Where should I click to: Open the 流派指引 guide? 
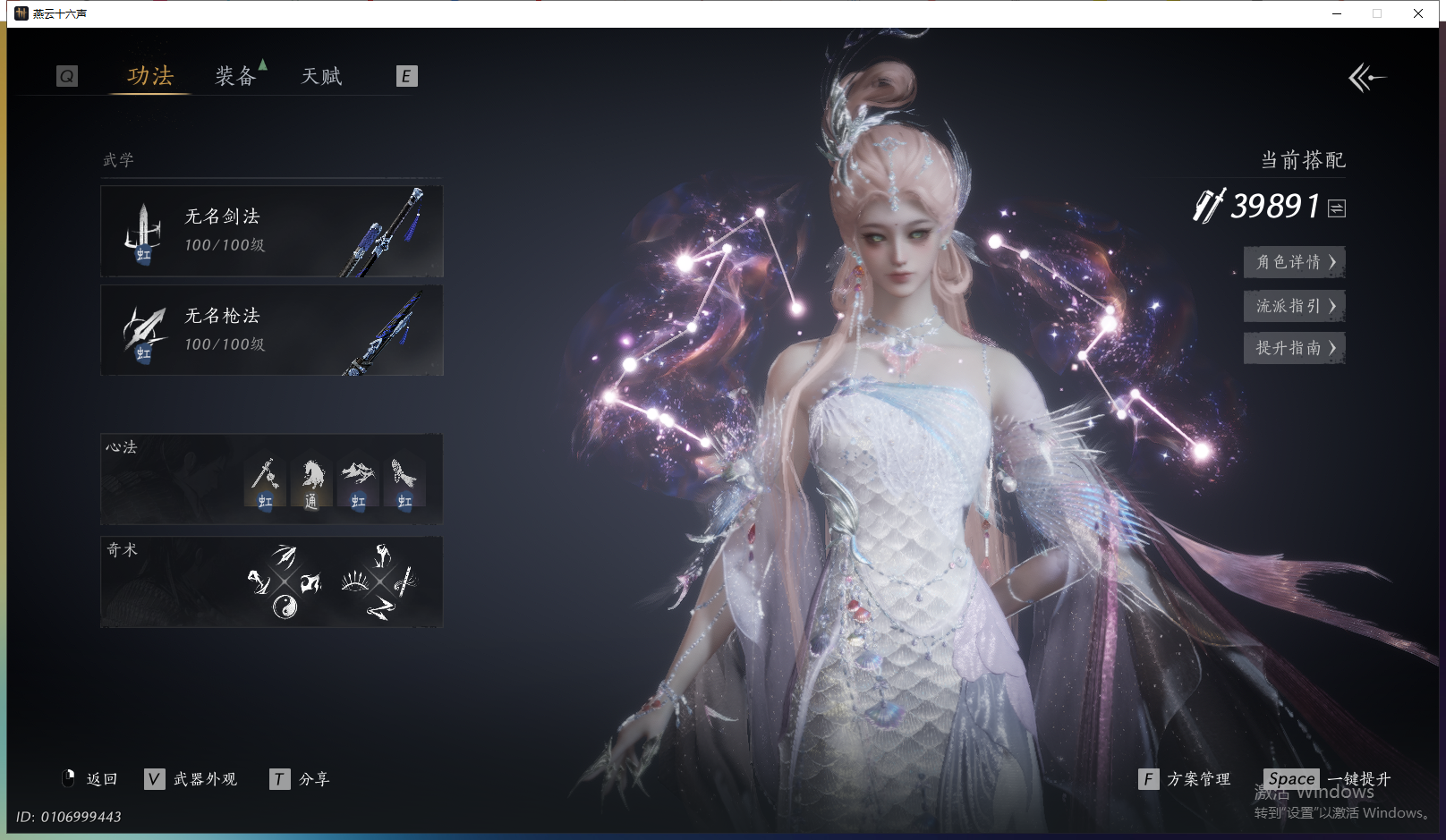click(1294, 306)
